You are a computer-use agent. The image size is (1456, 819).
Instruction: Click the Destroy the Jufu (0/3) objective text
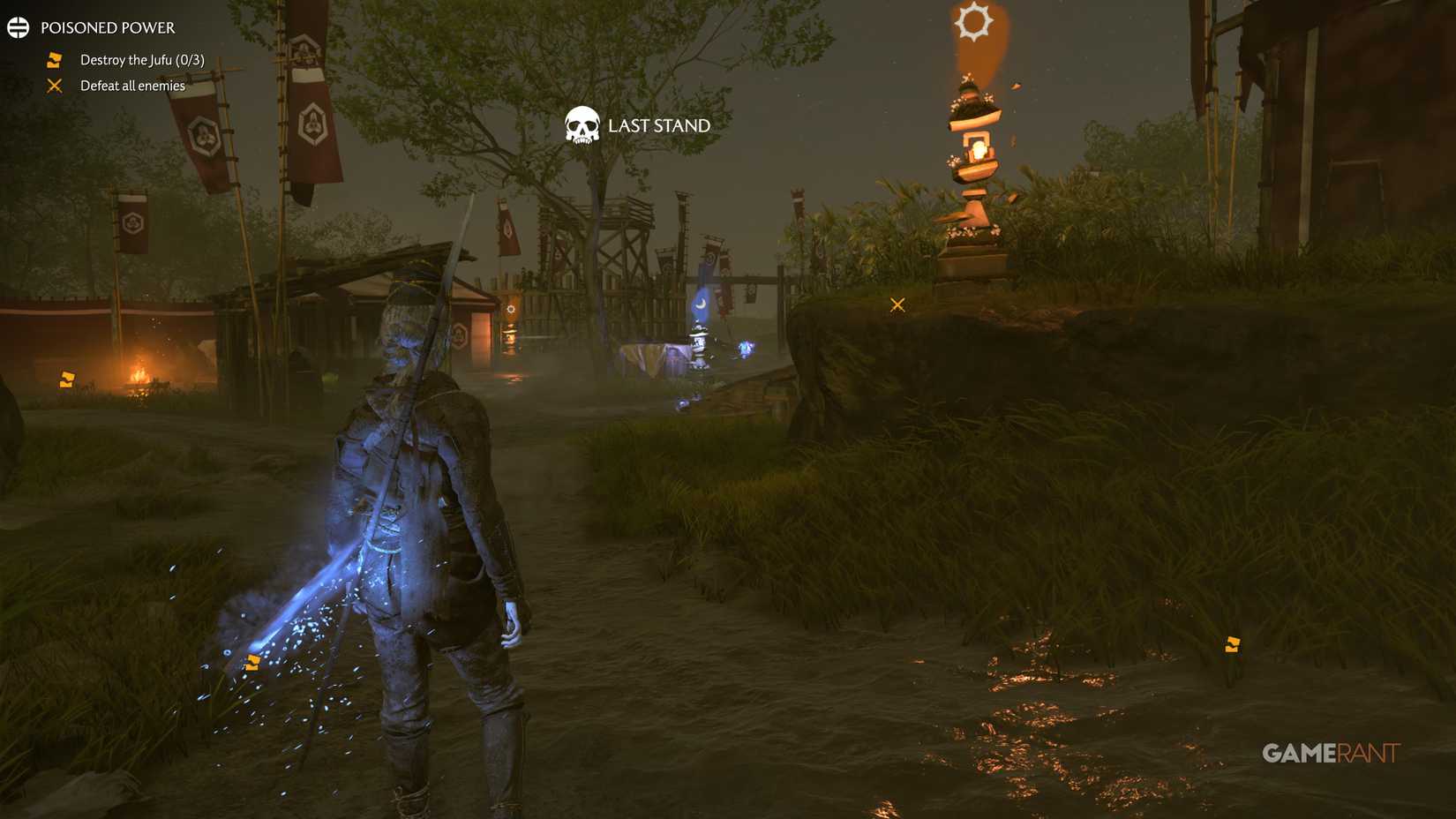coord(141,59)
